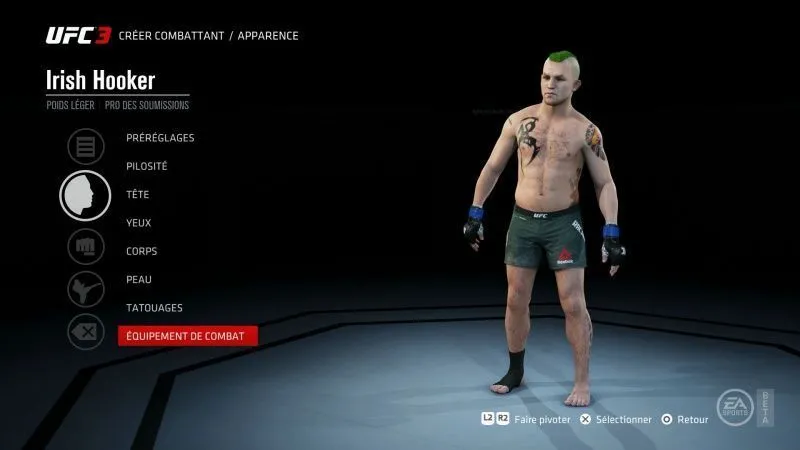Select the head profile category icon

[85, 195]
